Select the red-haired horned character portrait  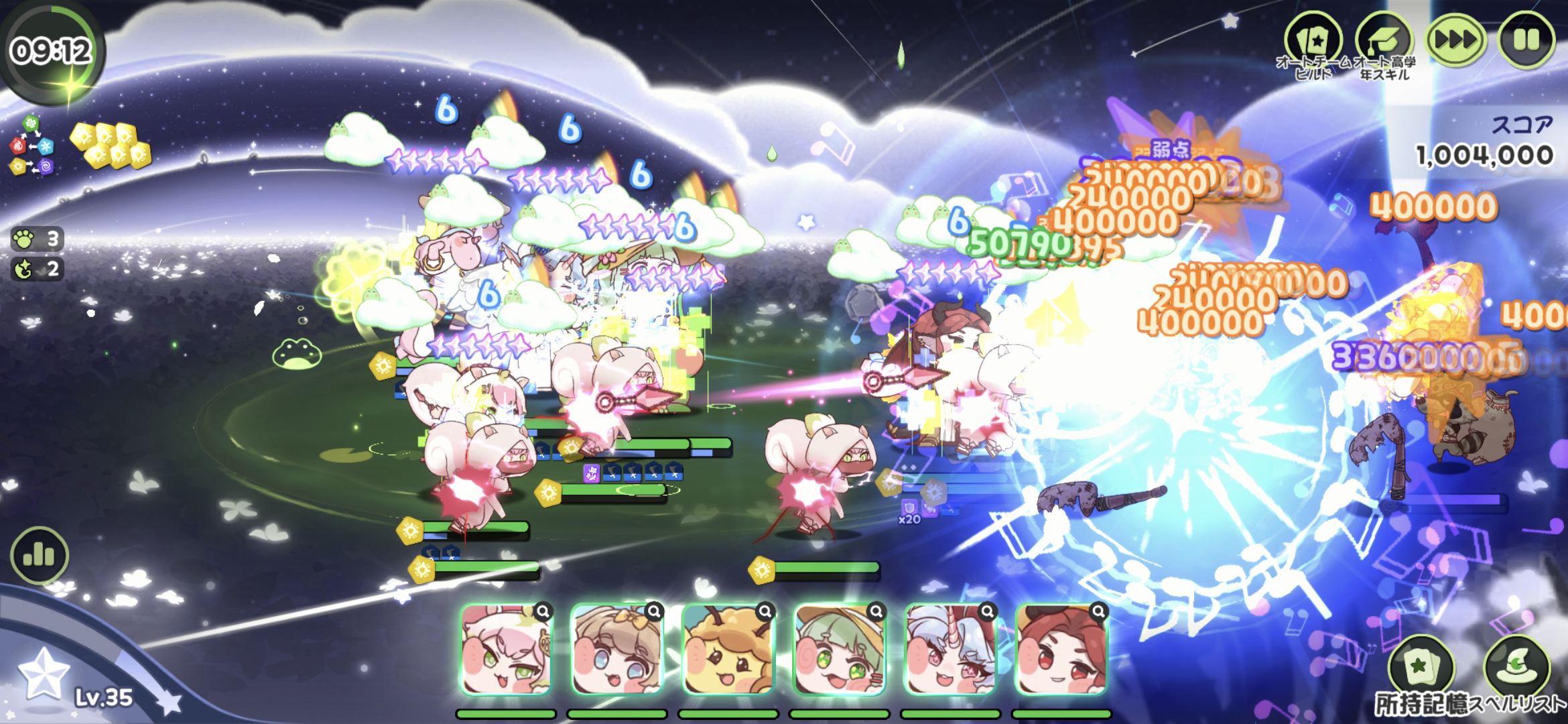click(x=1061, y=649)
